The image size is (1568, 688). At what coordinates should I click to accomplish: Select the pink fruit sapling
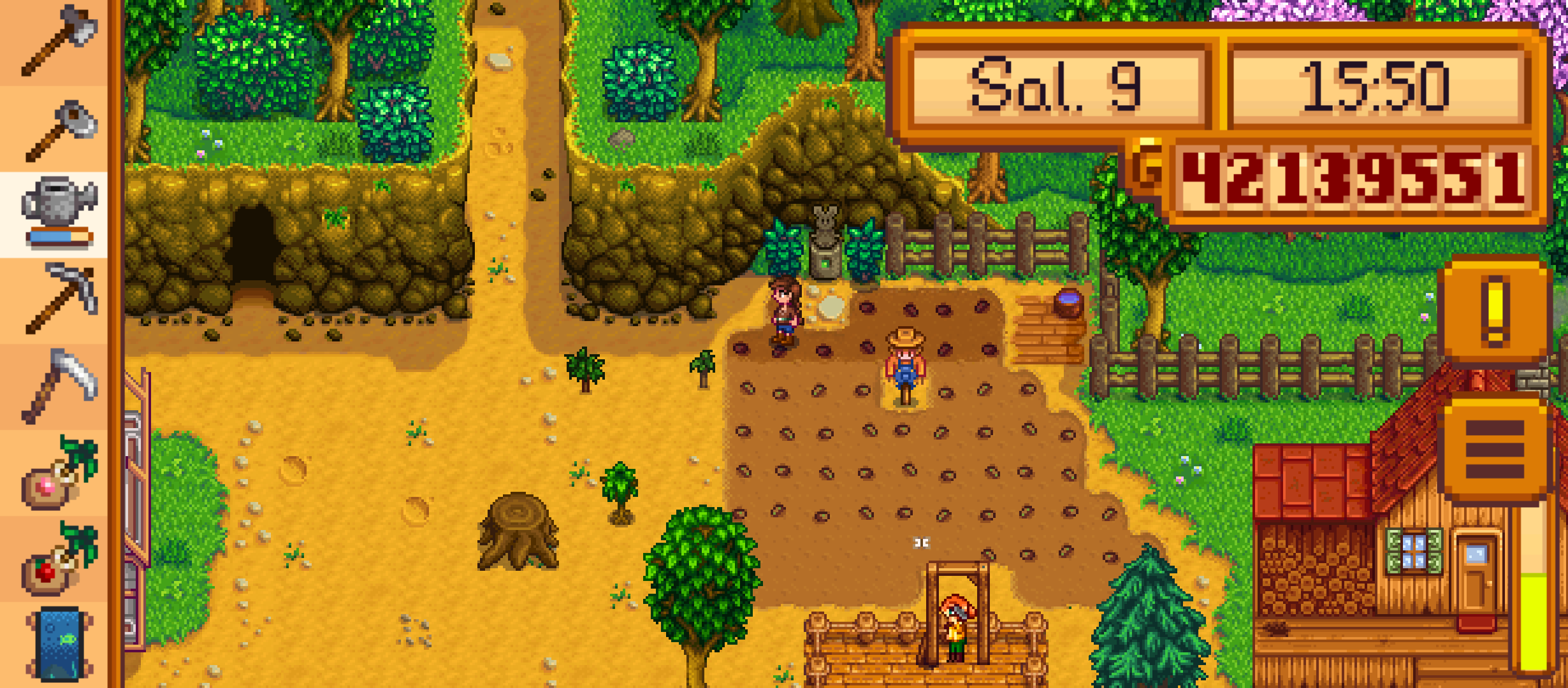[57, 473]
